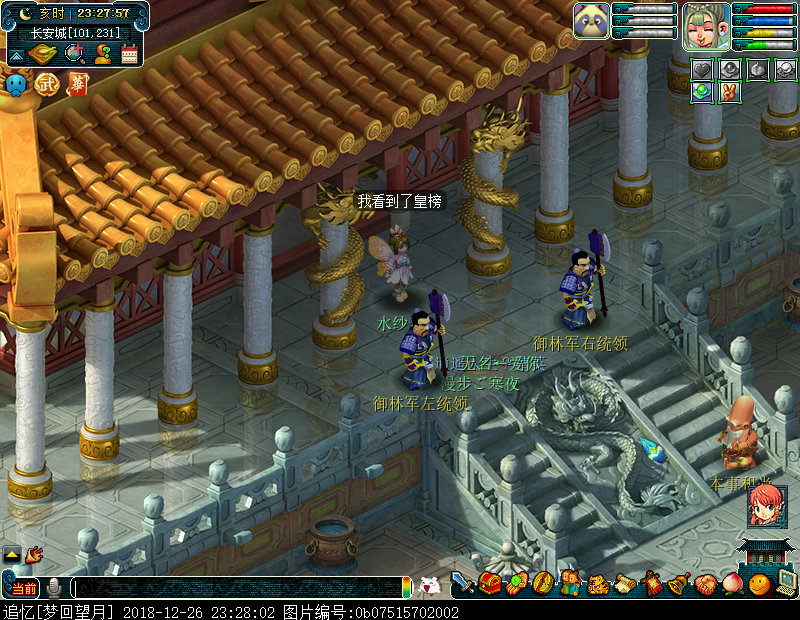Select the victory hand buff icon
This screenshot has height=620, width=800.
click(x=730, y=92)
